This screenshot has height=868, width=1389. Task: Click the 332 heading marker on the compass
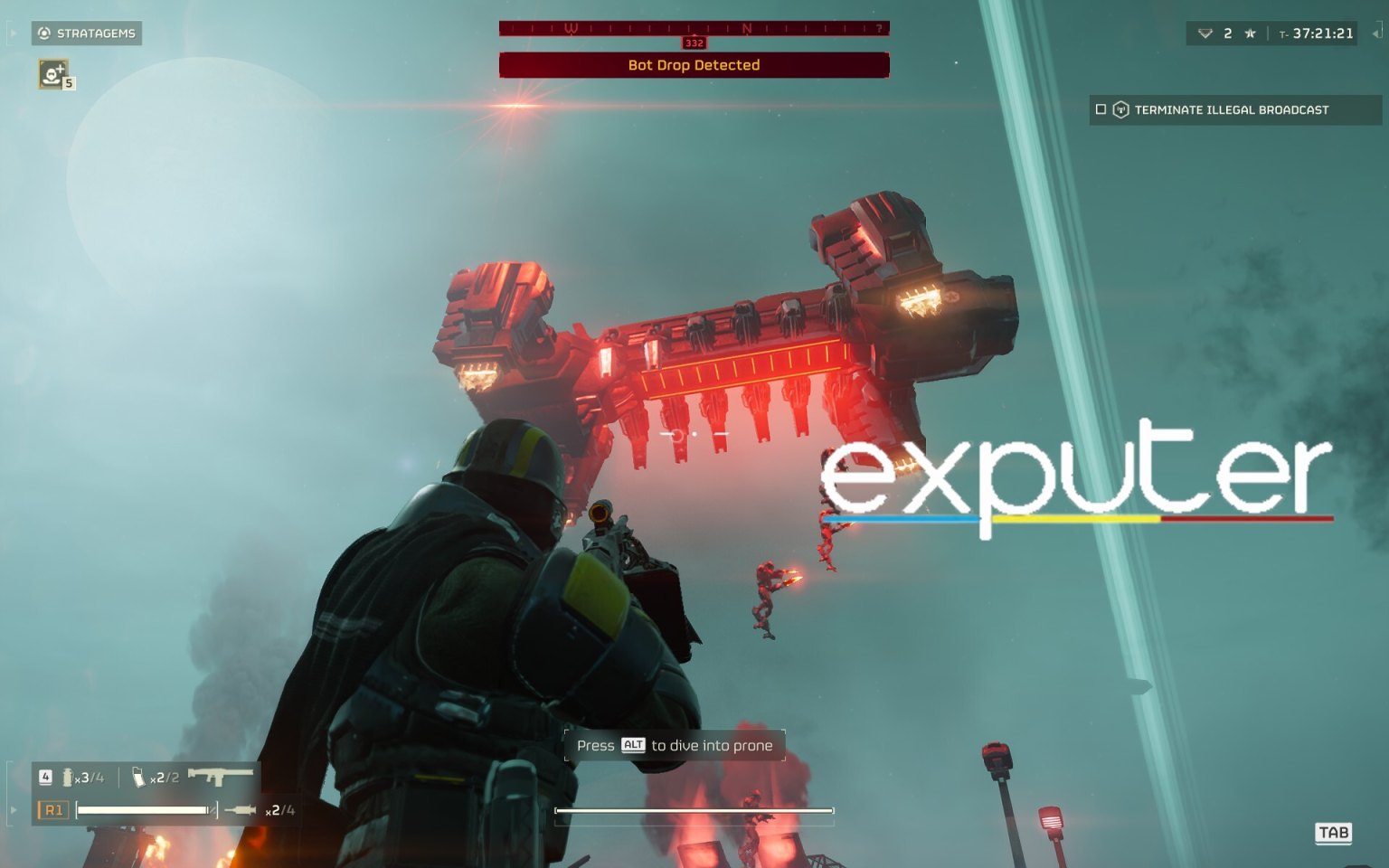pyautogui.click(x=694, y=42)
